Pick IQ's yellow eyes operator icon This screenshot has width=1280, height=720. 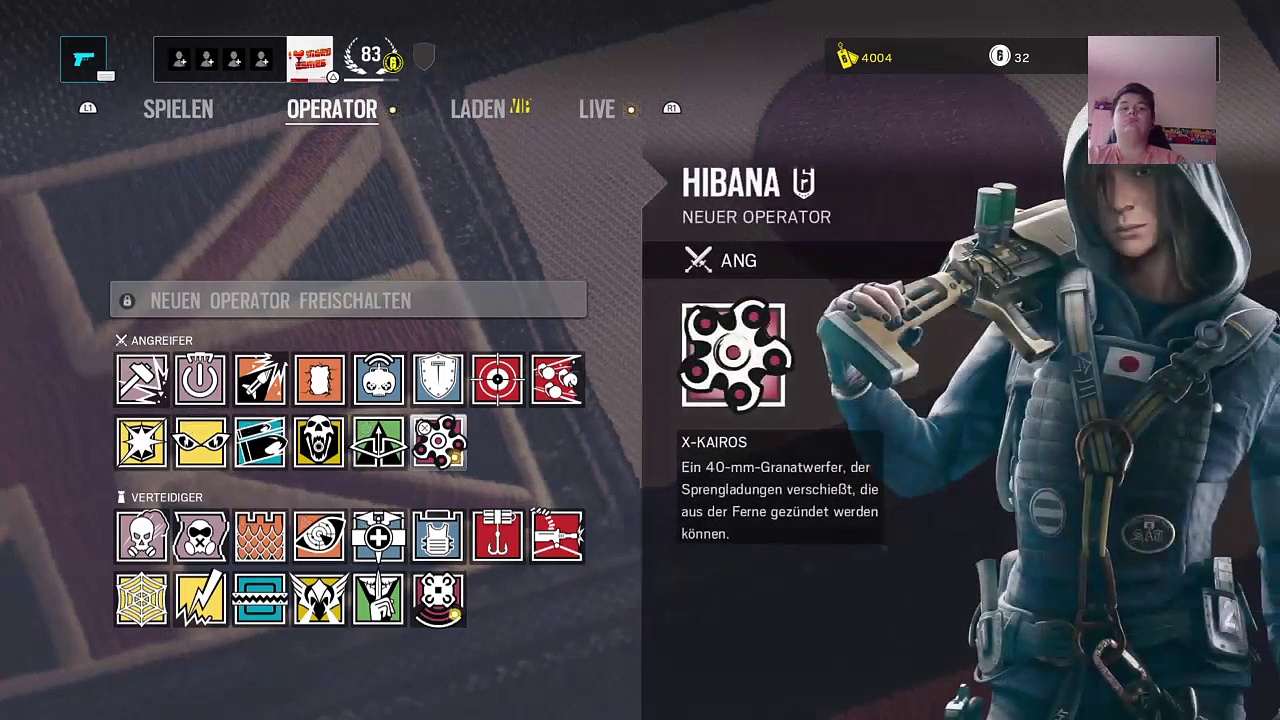tap(200, 442)
